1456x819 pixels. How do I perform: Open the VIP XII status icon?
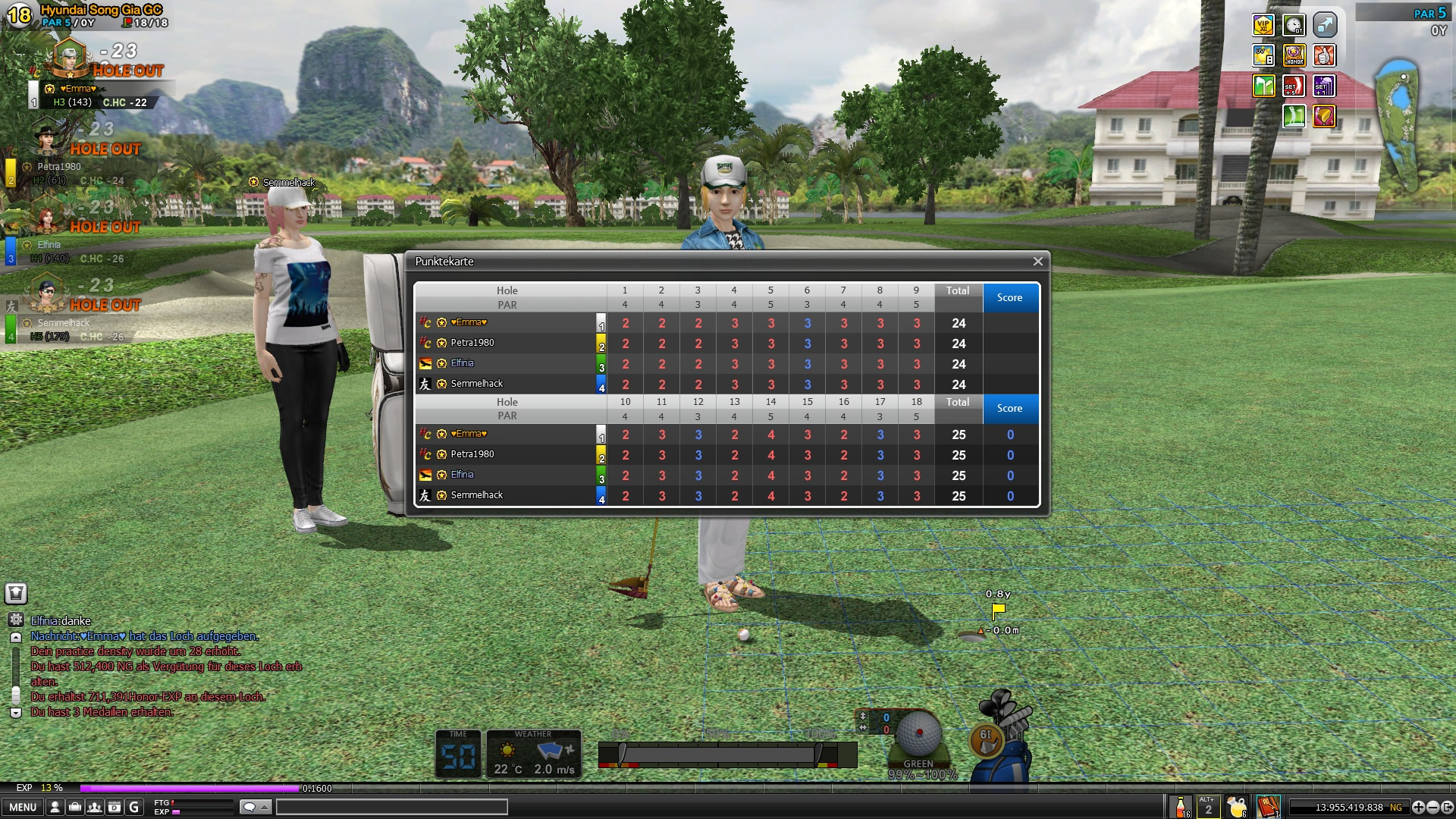click(1263, 26)
